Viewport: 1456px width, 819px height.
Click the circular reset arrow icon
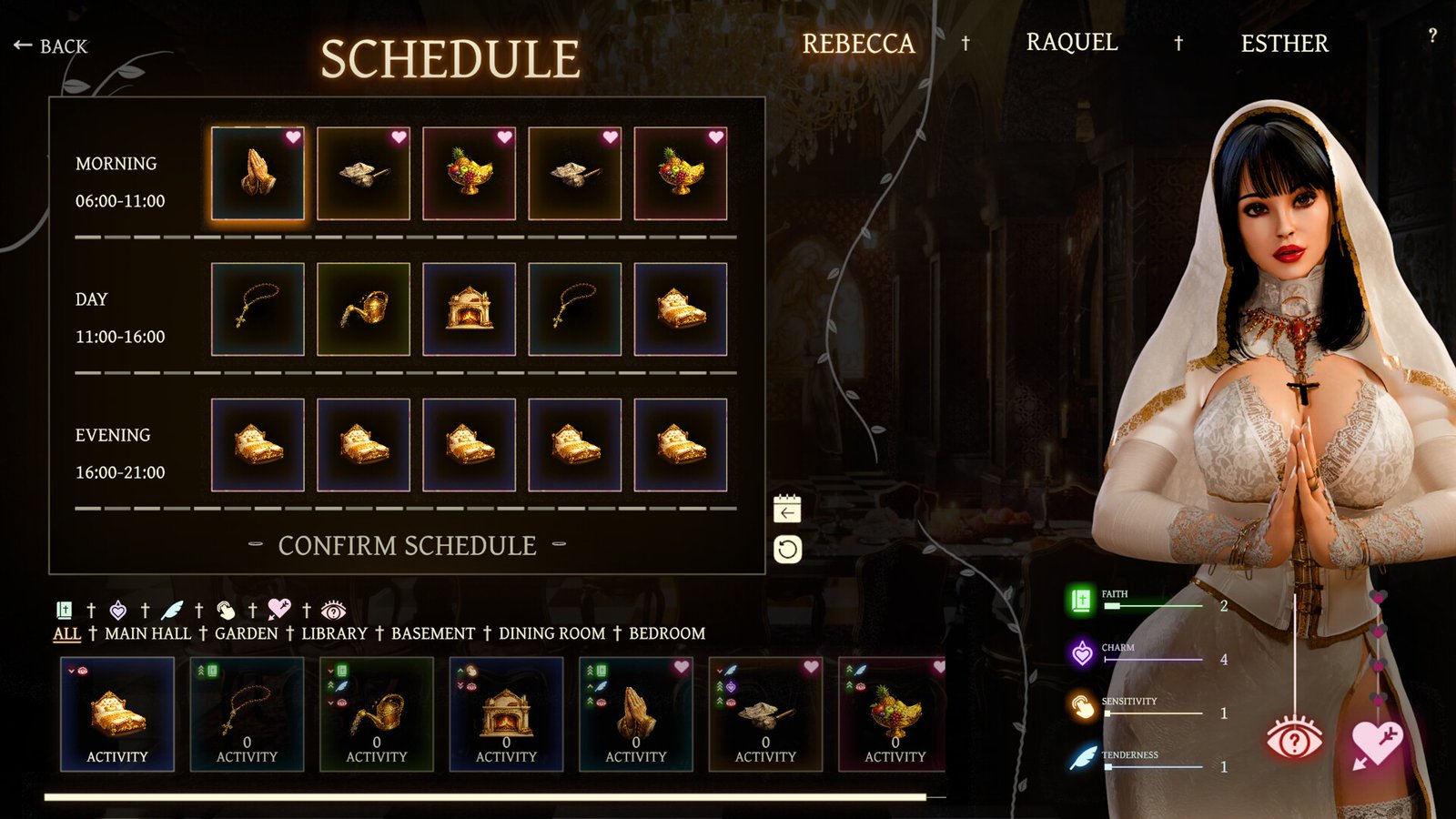point(787,550)
